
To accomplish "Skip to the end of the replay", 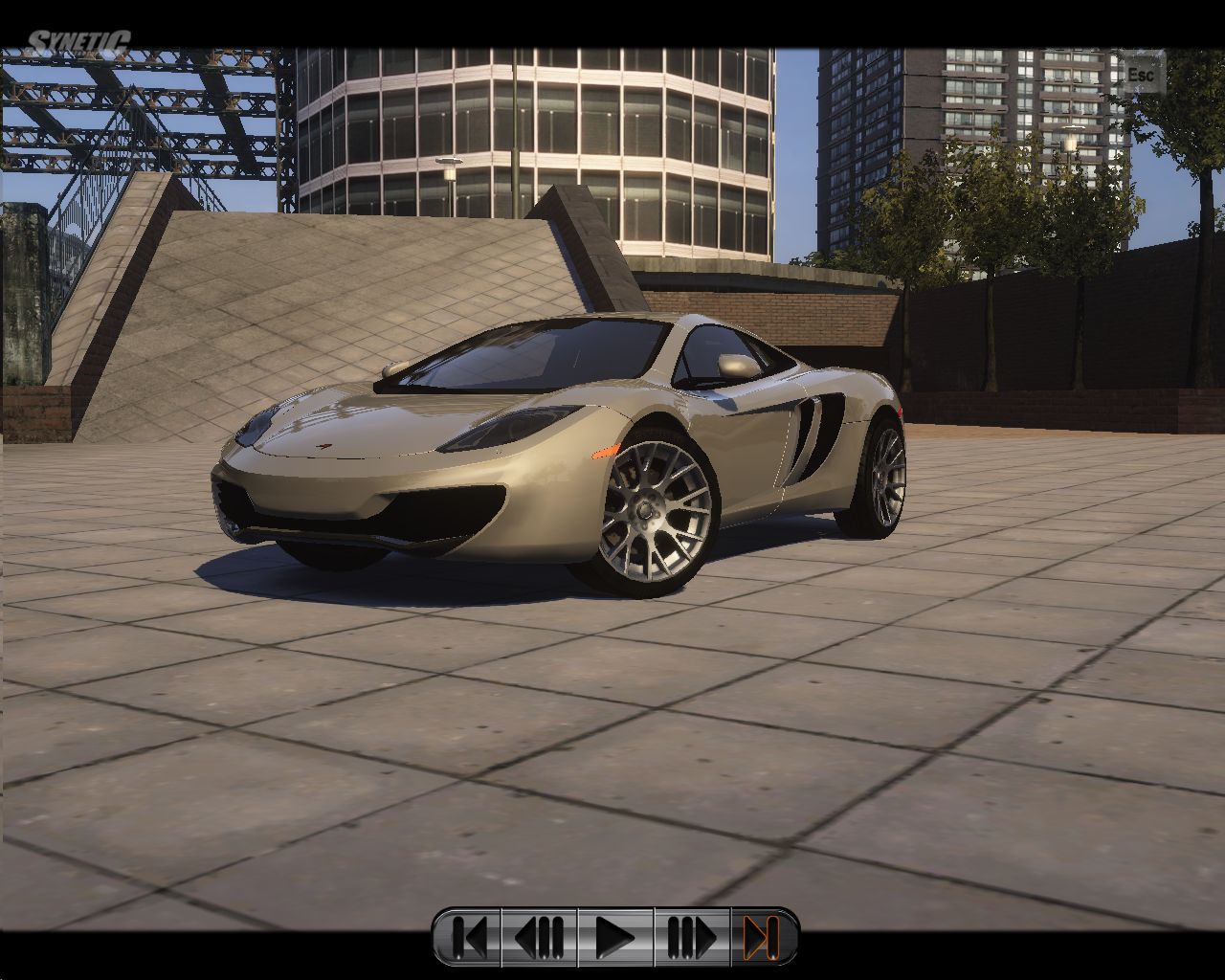I will click(x=763, y=937).
